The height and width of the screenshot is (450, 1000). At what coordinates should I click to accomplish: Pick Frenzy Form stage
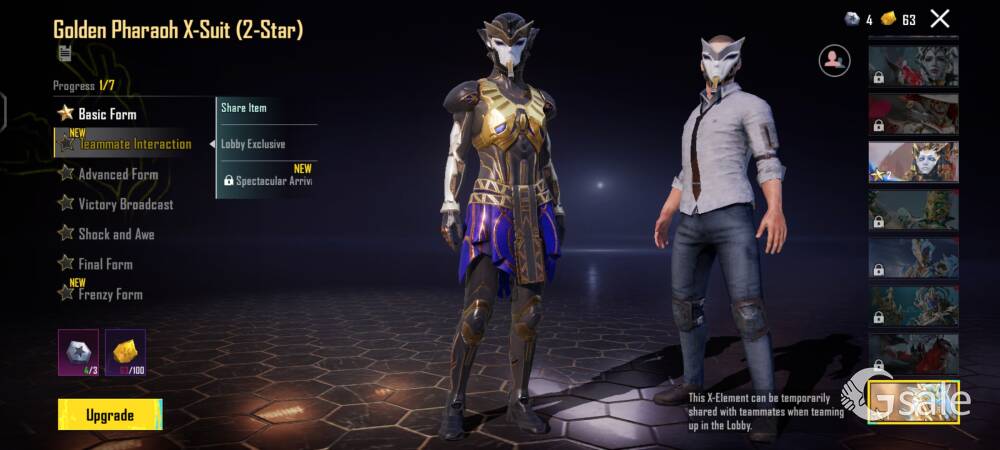click(110, 294)
